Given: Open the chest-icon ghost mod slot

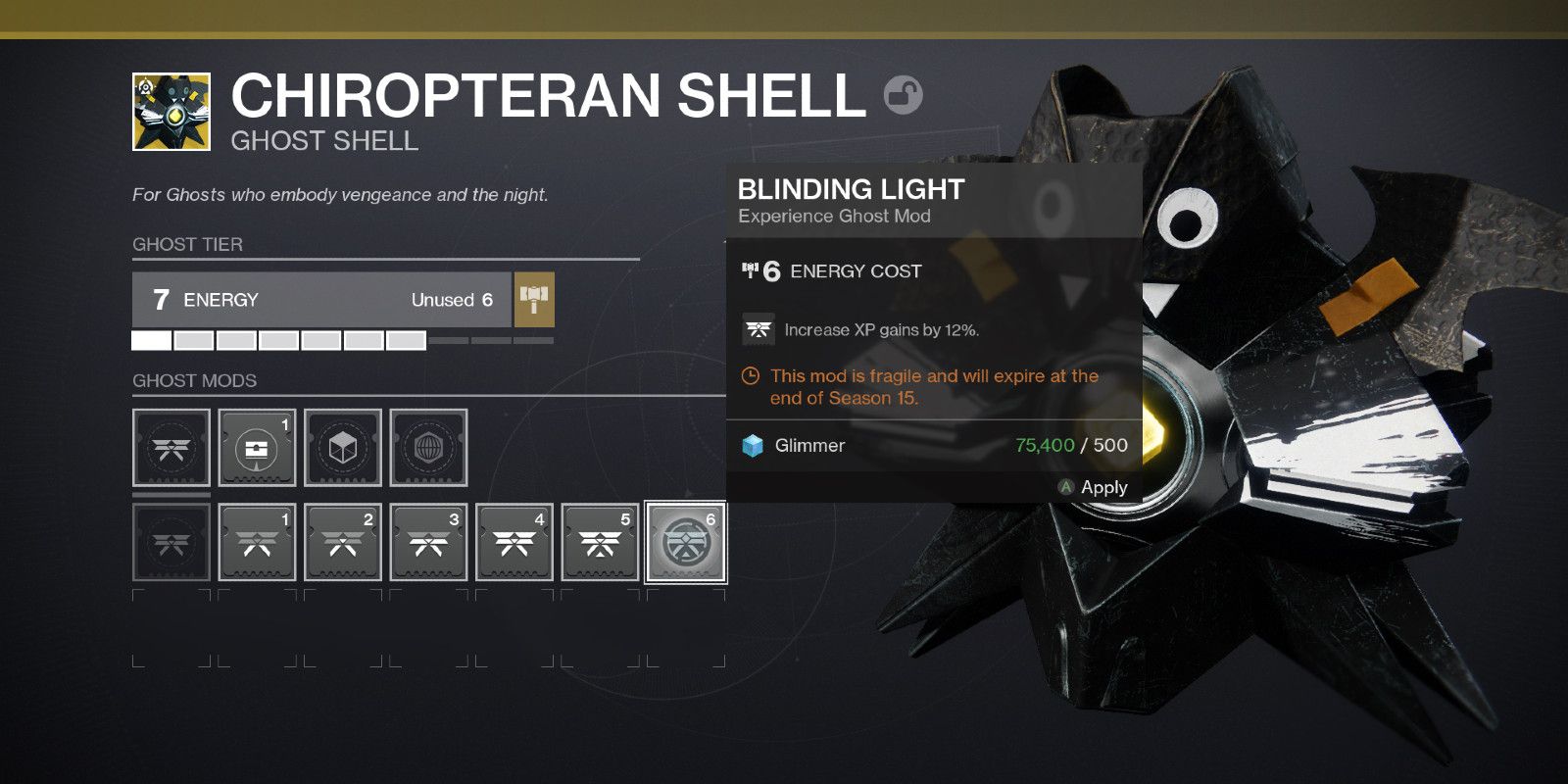Looking at the screenshot, I should pos(257,448).
